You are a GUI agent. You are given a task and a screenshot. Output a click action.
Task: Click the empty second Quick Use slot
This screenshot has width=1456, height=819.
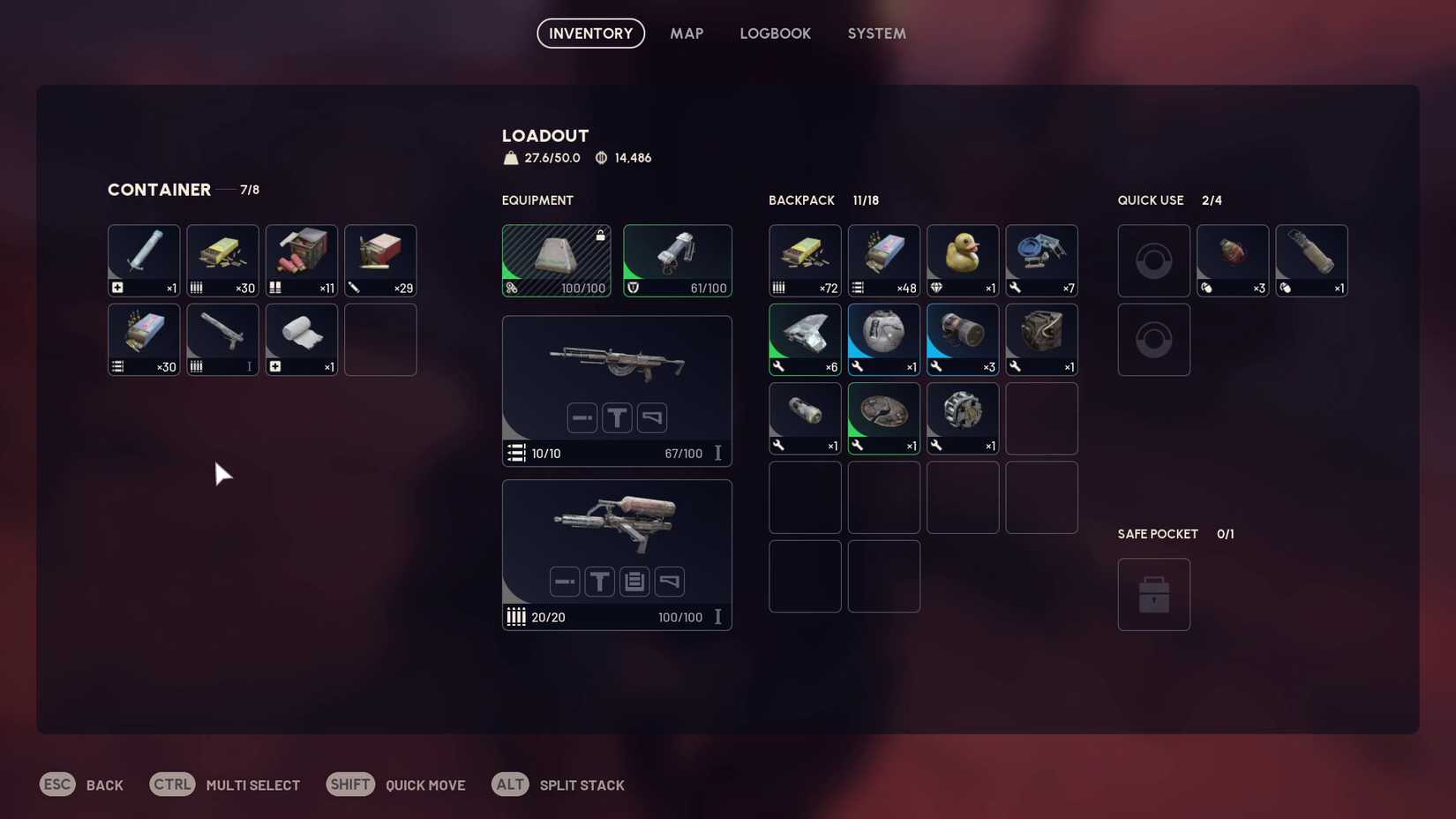coord(1154,339)
